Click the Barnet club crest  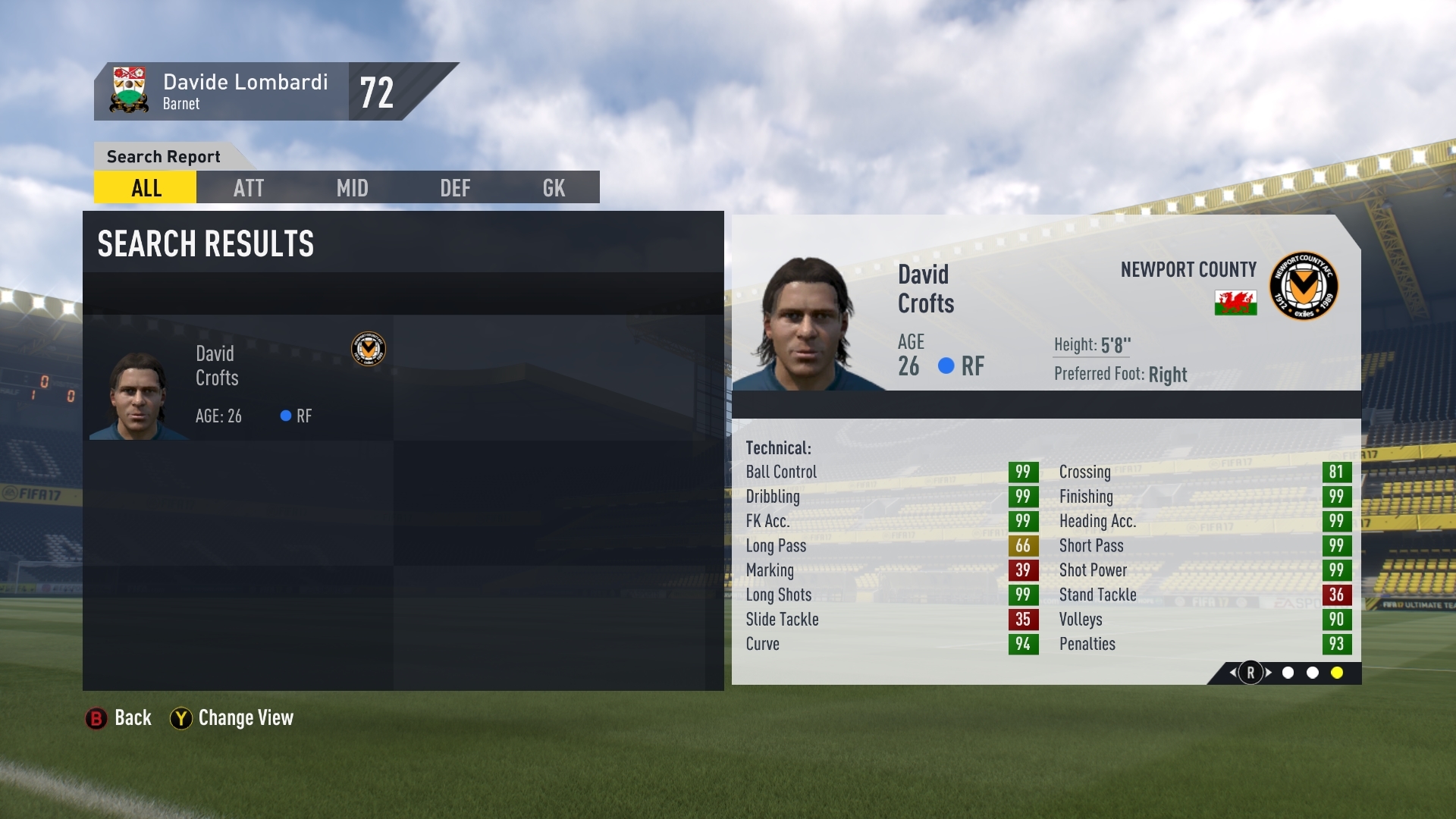pos(130,90)
